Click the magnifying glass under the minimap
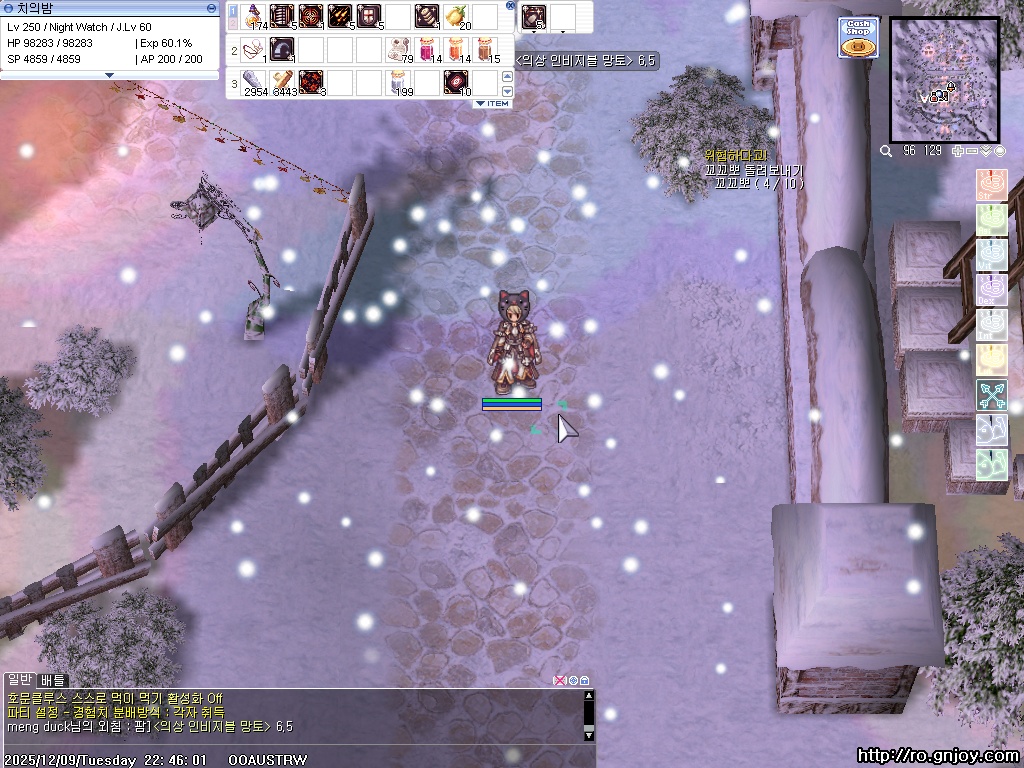The width and height of the screenshot is (1024, 768). coord(886,151)
